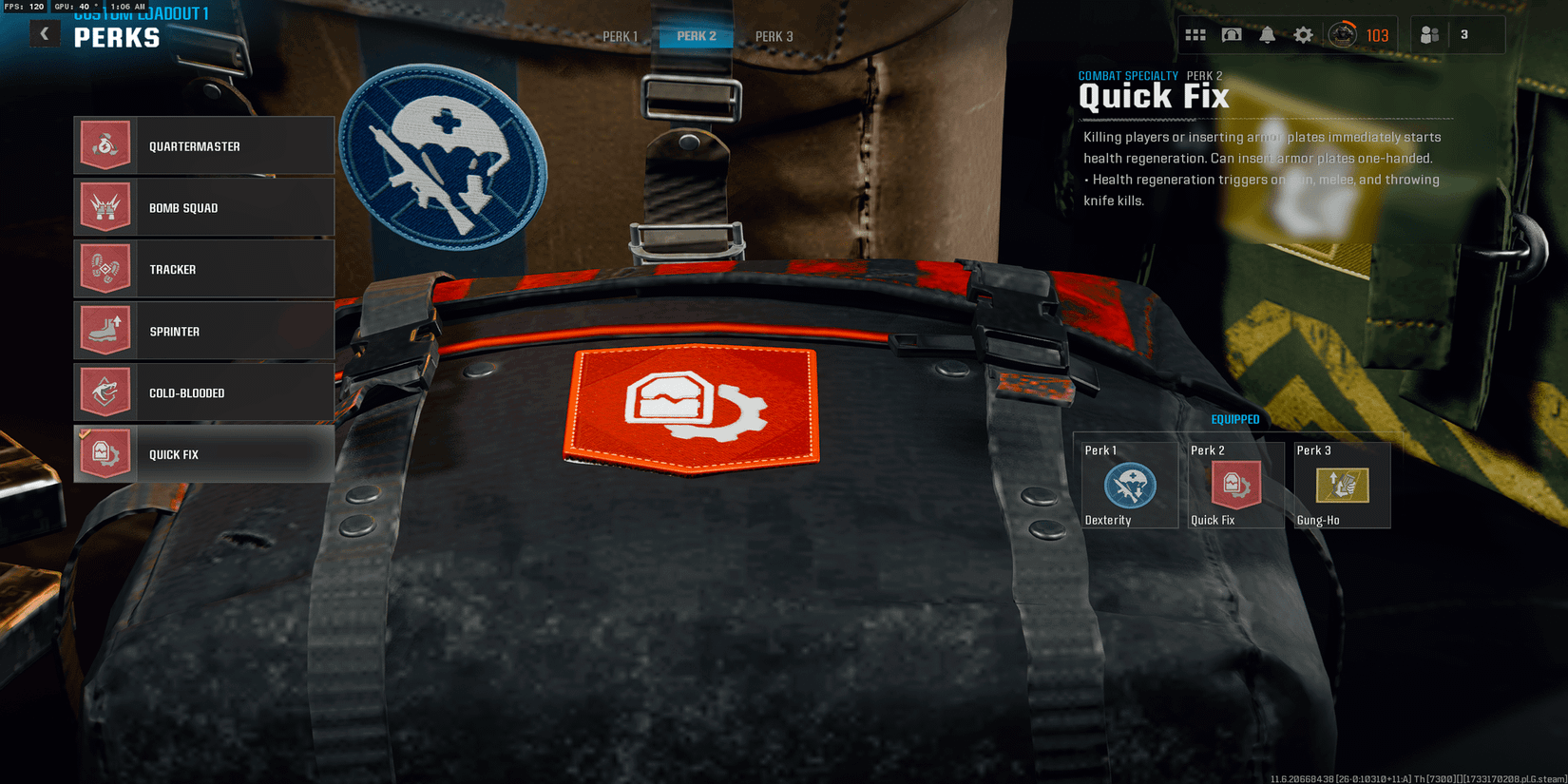Click the Quick Fix armor perk icon

[x=105, y=453]
